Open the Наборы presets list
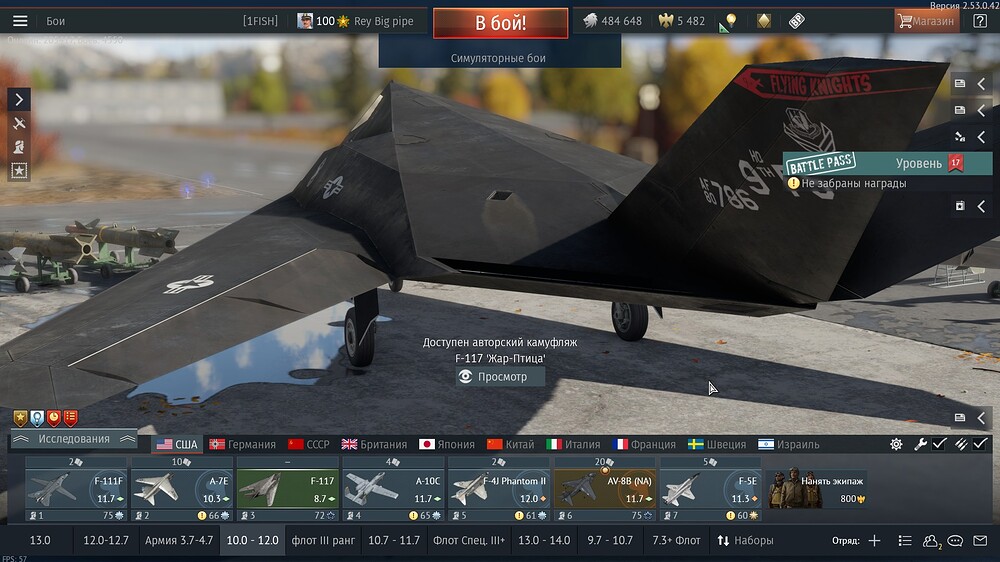Screen dimensions: 1000x562 (746, 540)
